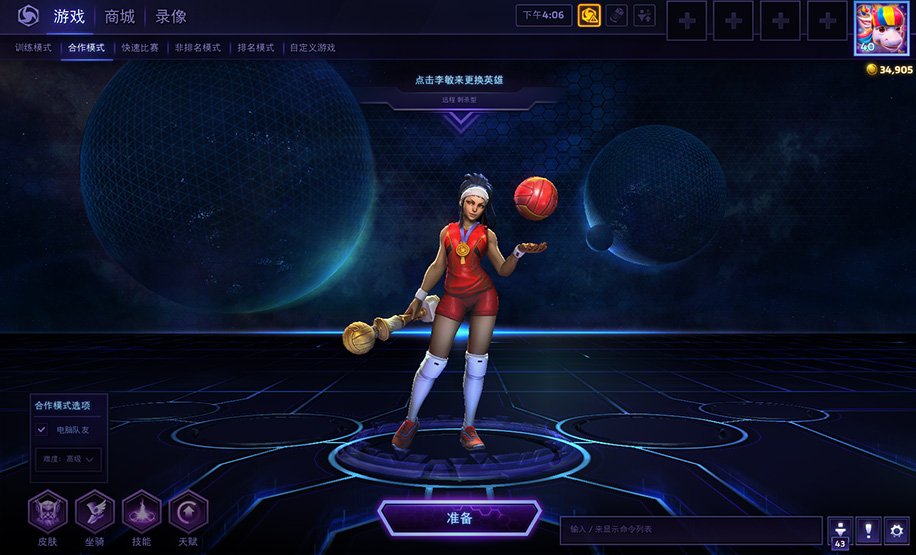Viewport: 916px width, 555px height.
Task: Open the gear settings button
Action: (x=897, y=530)
